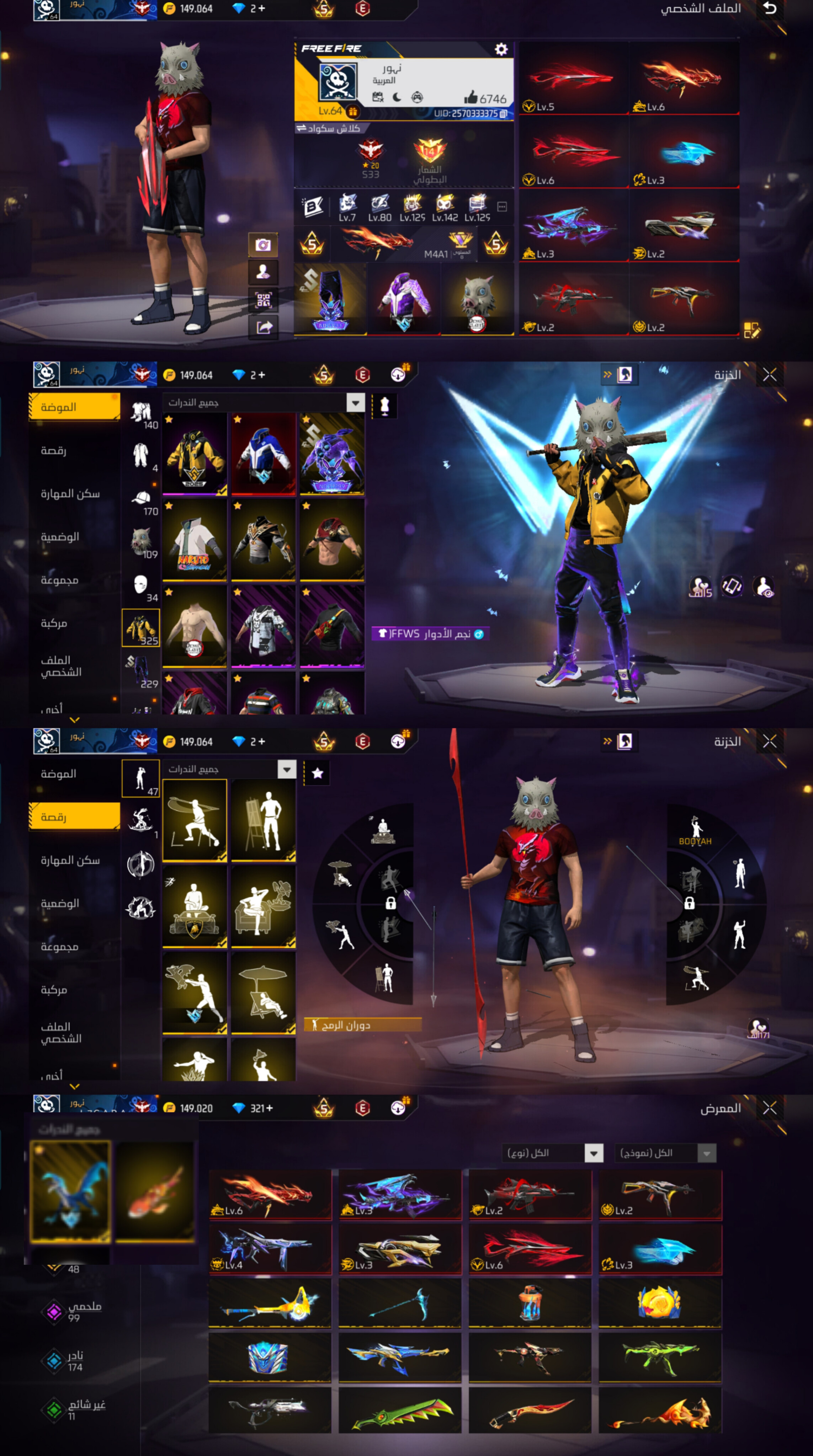
Task: Select the BOOYAH emote wheel slot
Action: click(x=695, y=831)
